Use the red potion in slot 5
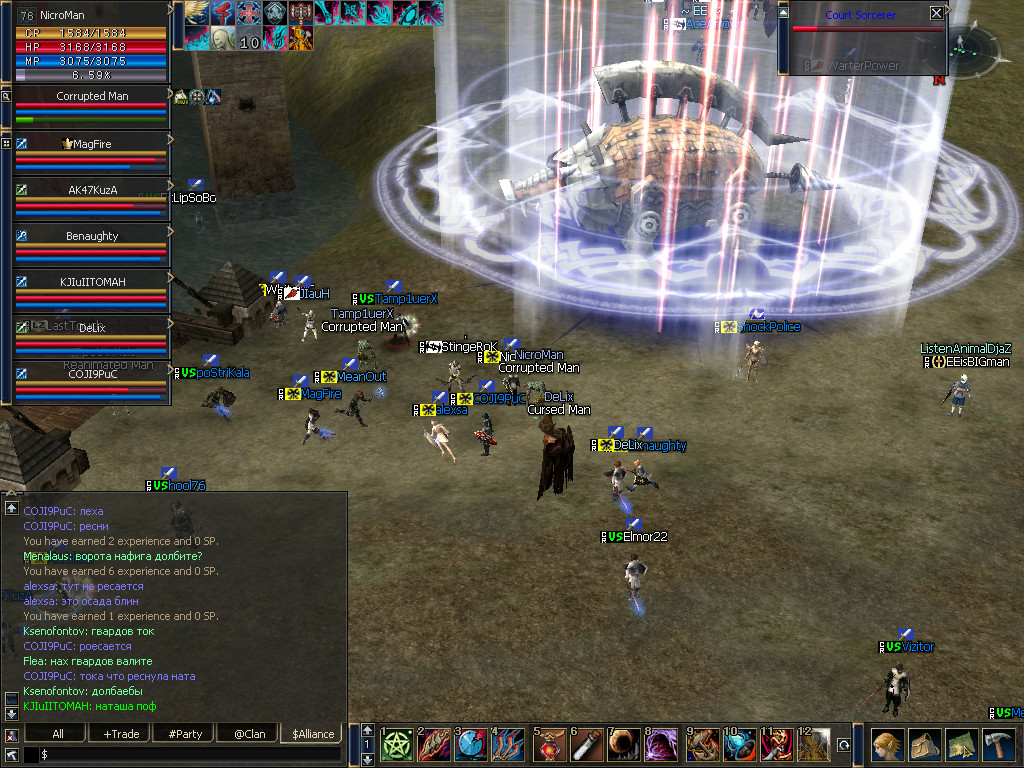 (549, 746)
